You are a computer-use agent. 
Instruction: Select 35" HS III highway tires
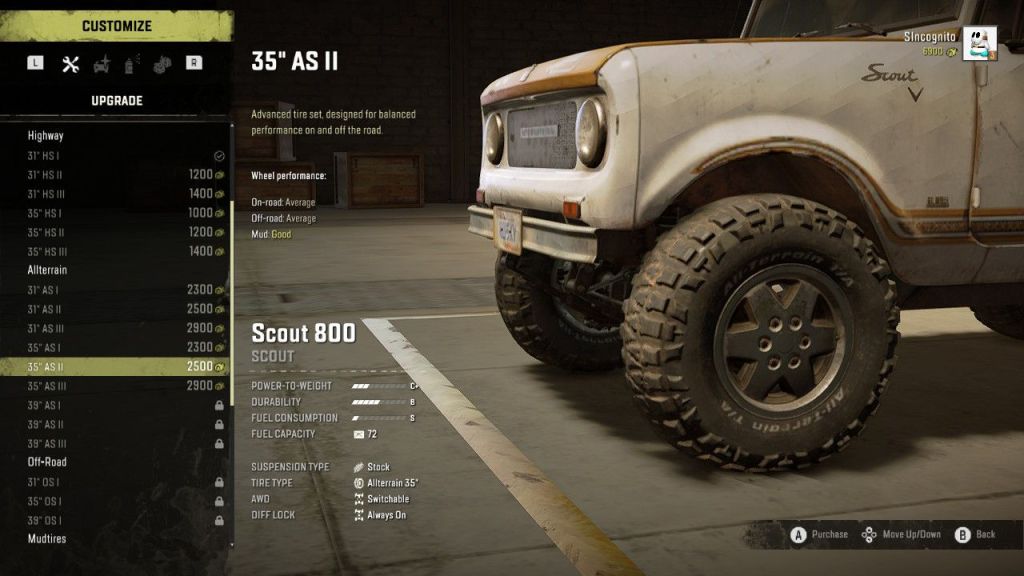[115, 251]
